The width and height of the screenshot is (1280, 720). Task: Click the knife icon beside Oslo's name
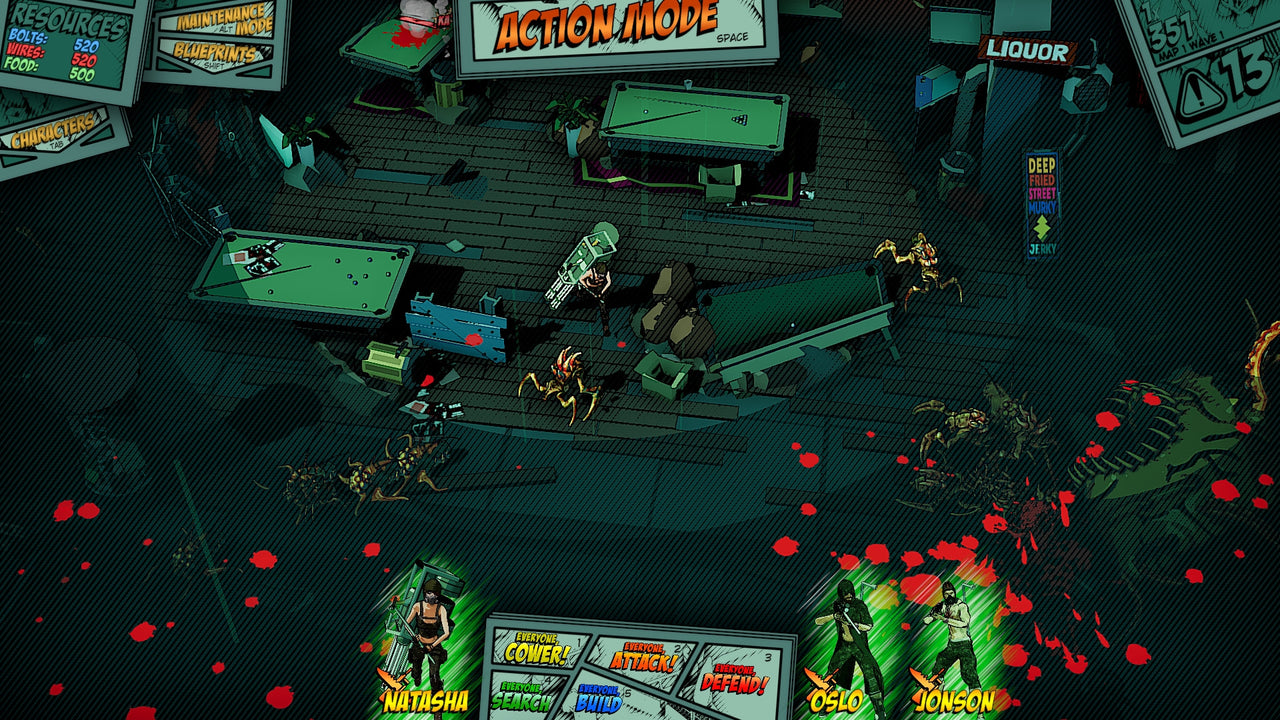pyautogui.click(x=818, y=679)
